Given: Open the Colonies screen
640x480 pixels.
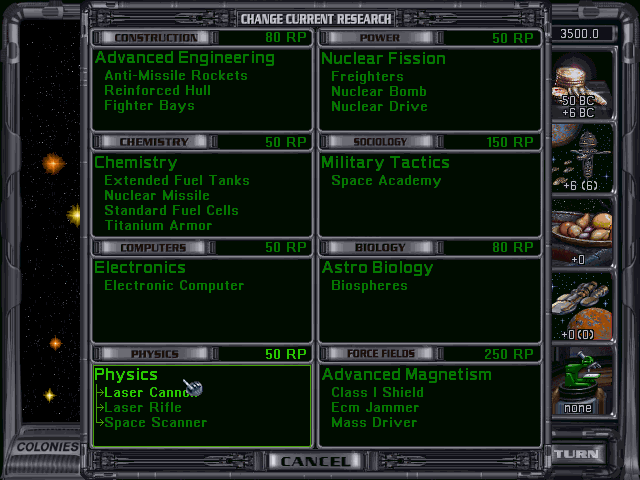Looking at the screenshot, I should 46,447.
